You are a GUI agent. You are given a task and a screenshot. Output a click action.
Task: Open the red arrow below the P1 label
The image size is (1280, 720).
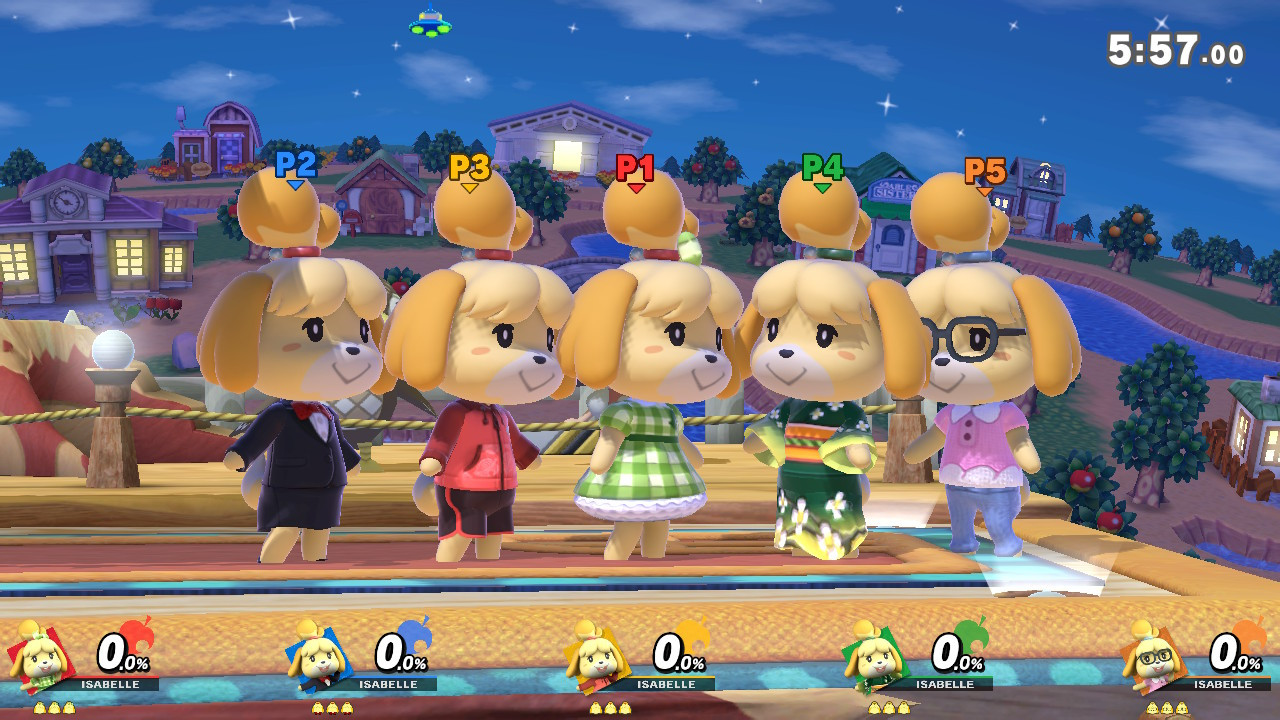pos(636,187)
